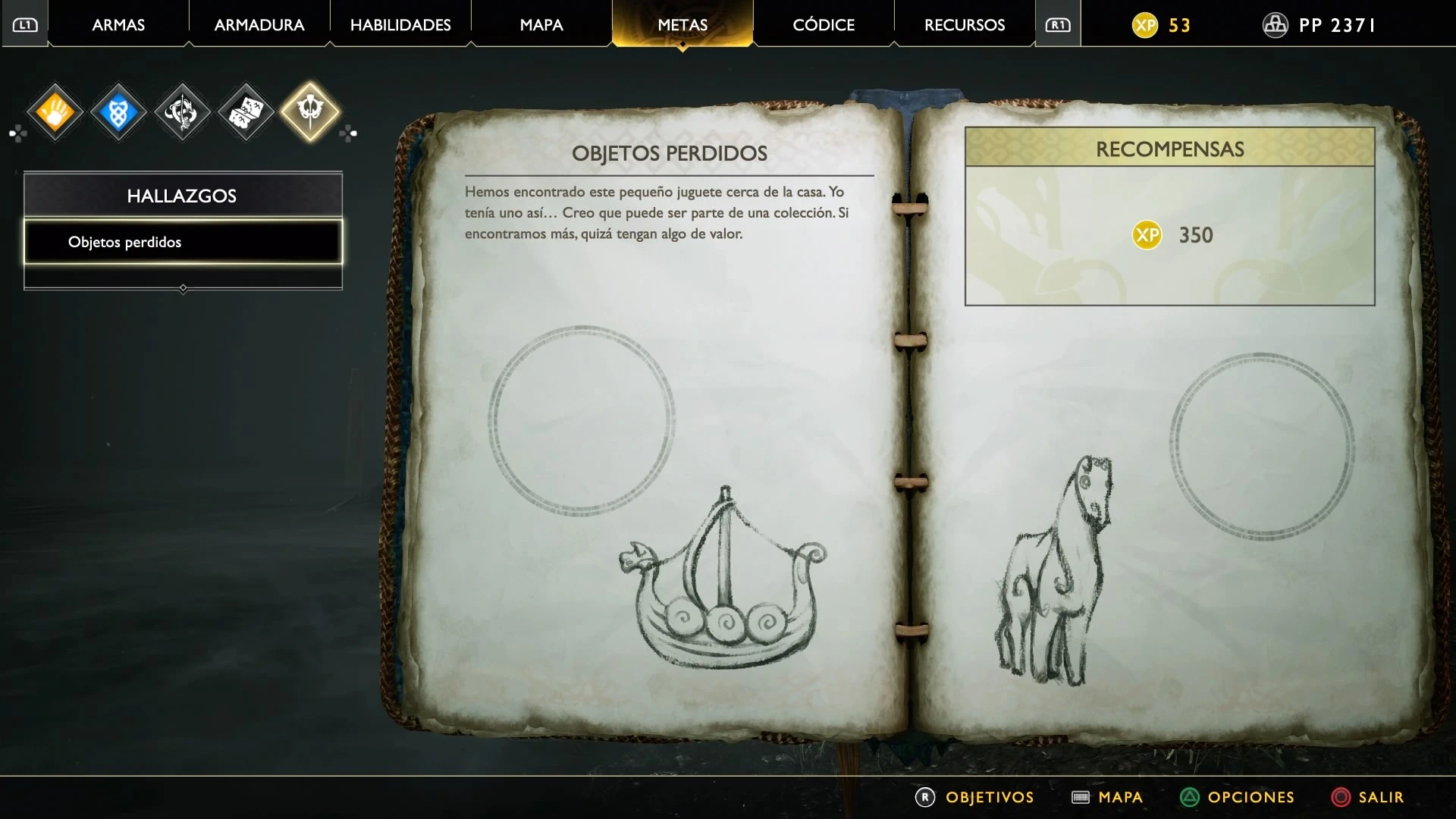Open the RECURSOS tab

pyautogui.click(x=965, y=25)
